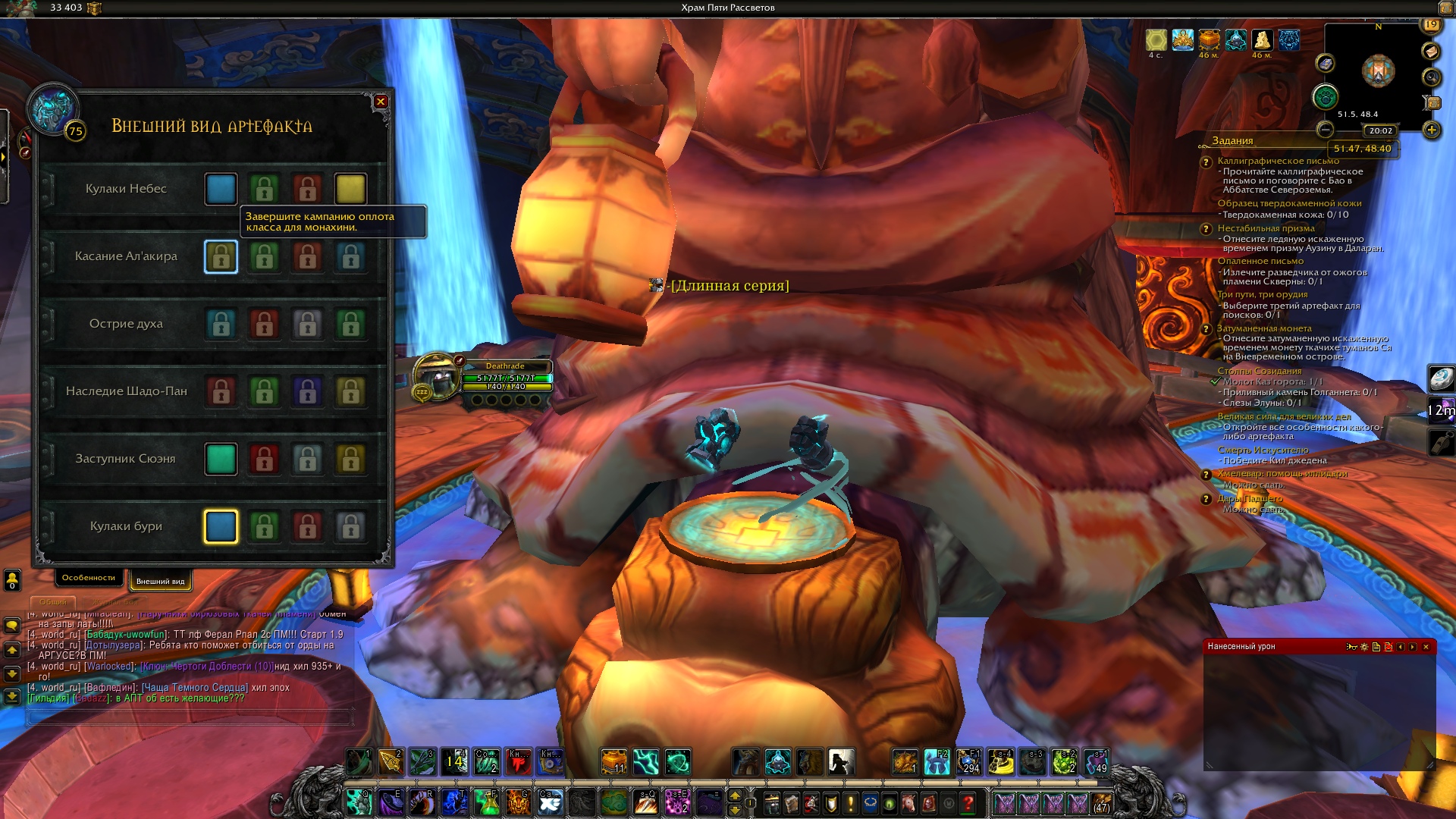This screenshot has width=1456, height=819.
Task: Choose the yellow swatch for Кулаки Небес
Action: coord(350,190)
